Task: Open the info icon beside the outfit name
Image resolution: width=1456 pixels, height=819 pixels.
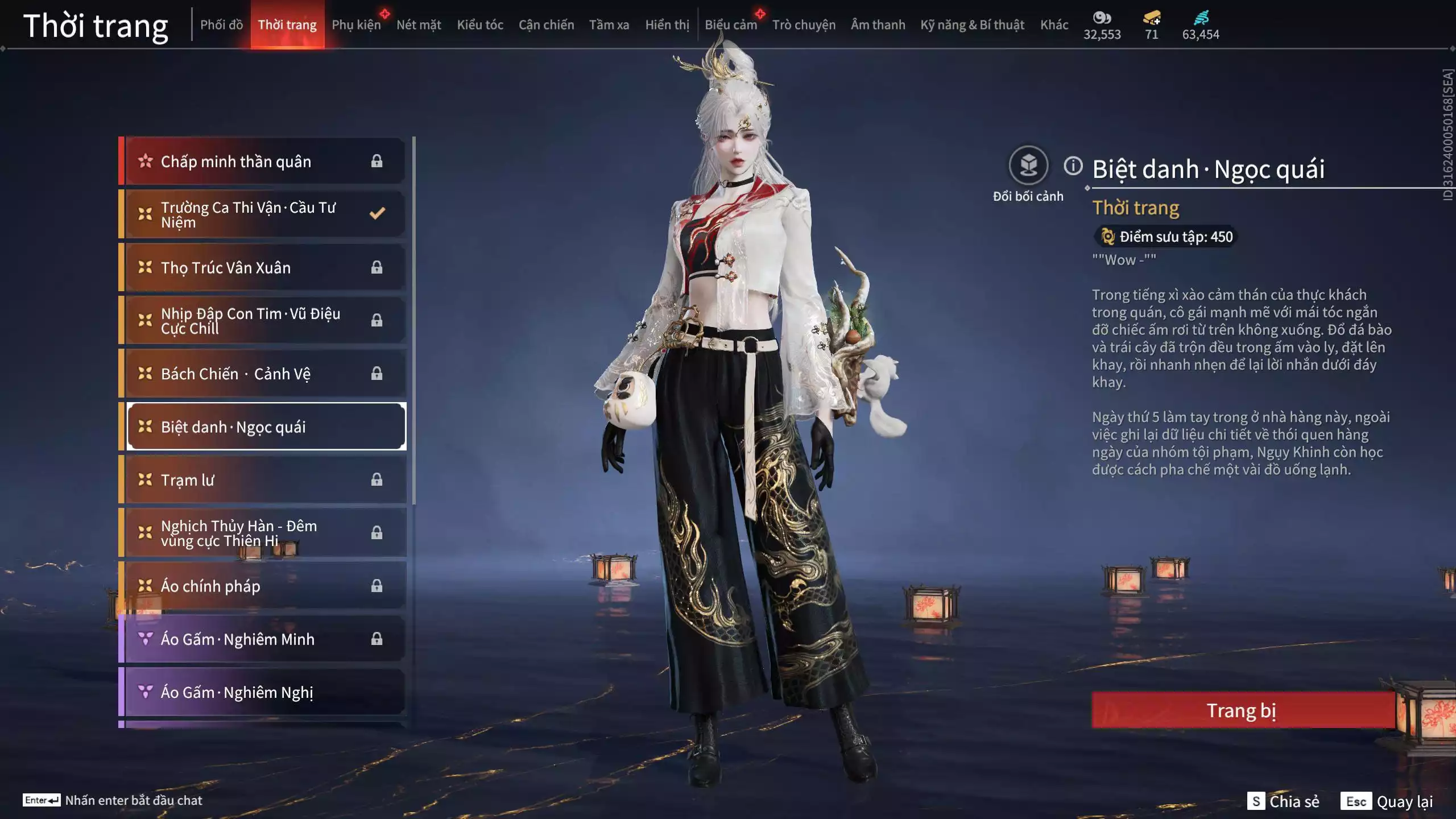Action: (x=1073, y=166)
